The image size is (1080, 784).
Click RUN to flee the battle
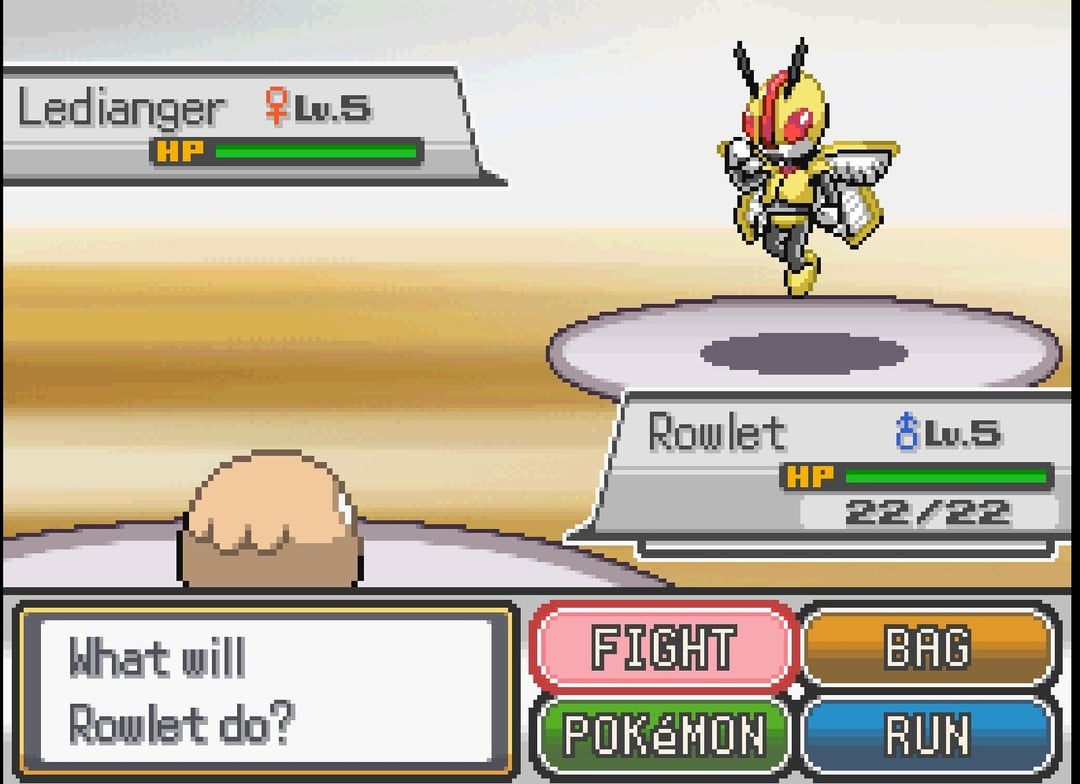coord(928,735)
